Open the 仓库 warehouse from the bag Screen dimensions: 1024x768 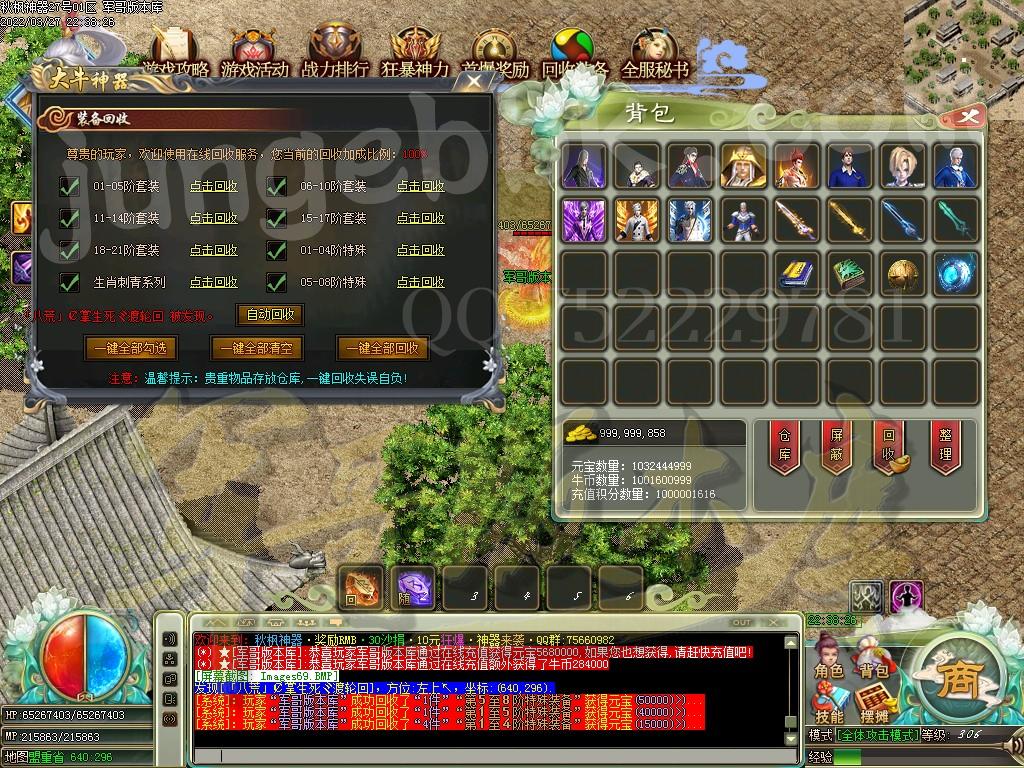pos(784,447)
